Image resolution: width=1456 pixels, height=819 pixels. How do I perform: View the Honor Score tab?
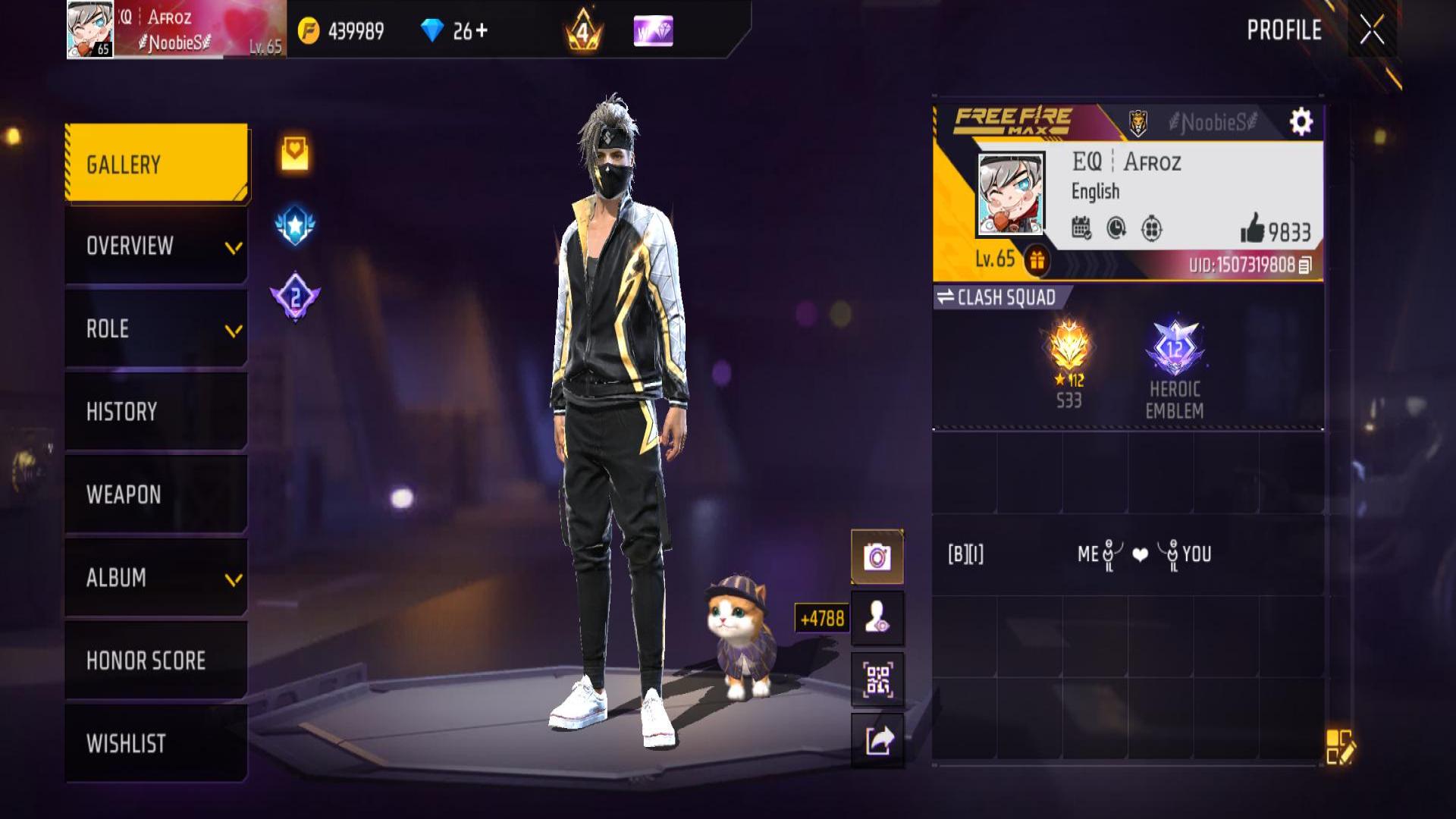tap(156, 661)
